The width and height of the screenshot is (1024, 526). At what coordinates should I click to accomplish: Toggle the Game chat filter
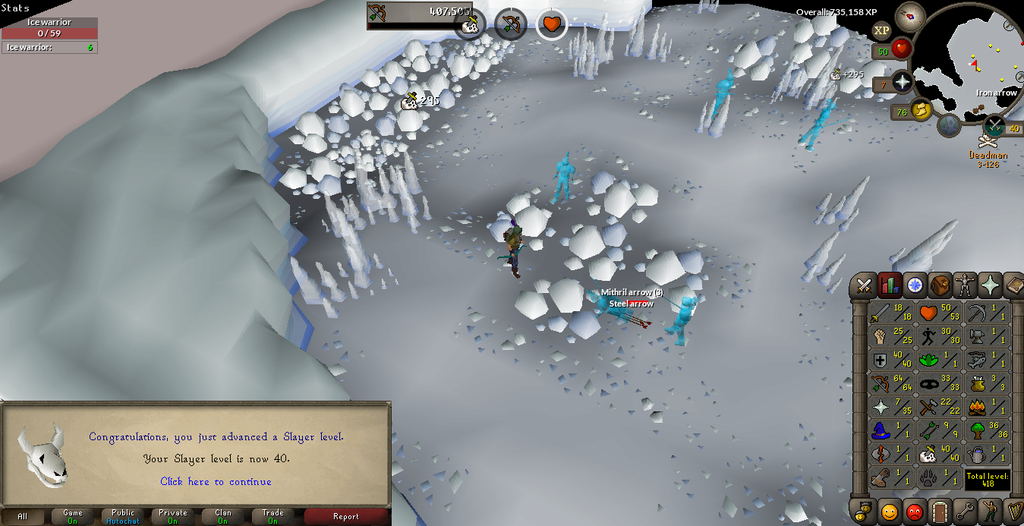[x=73, y=516]
